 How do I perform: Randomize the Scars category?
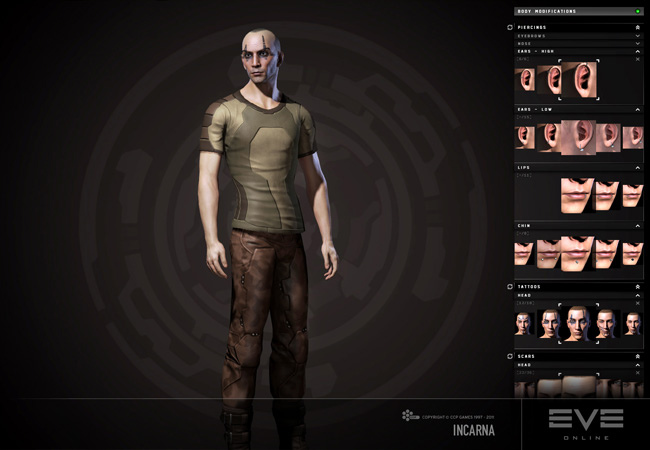tap(510, 356)
